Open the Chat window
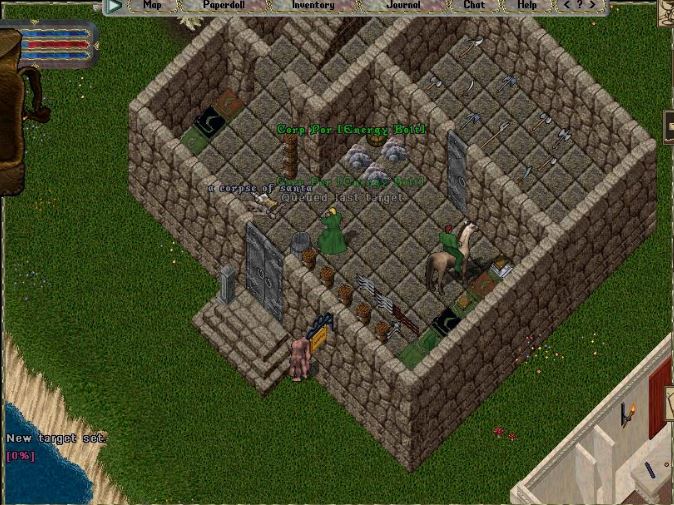This screenshot has height=505, width=674. pos(473,5)
